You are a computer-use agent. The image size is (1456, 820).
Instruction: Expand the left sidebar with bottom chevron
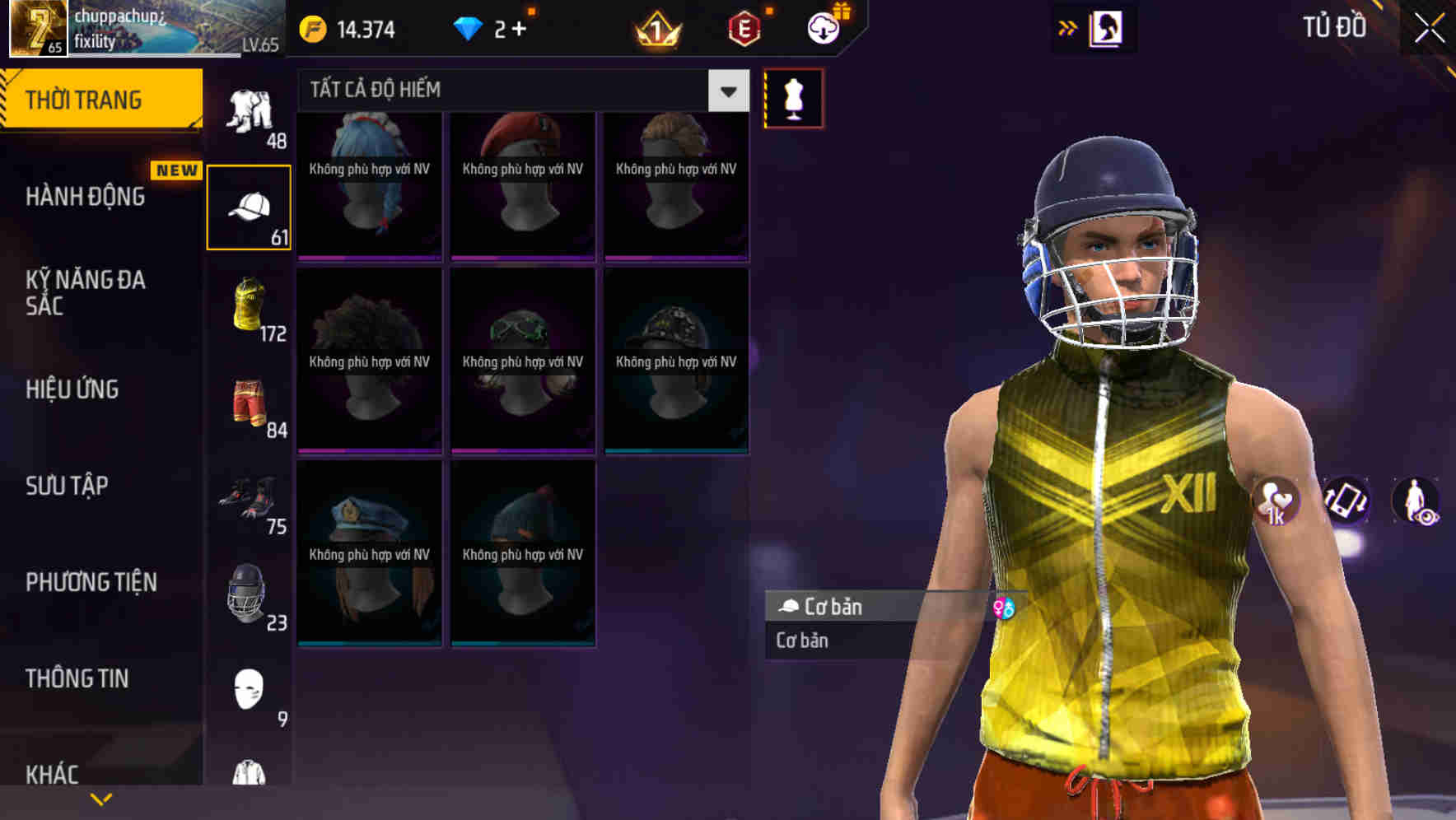(100, 797)
